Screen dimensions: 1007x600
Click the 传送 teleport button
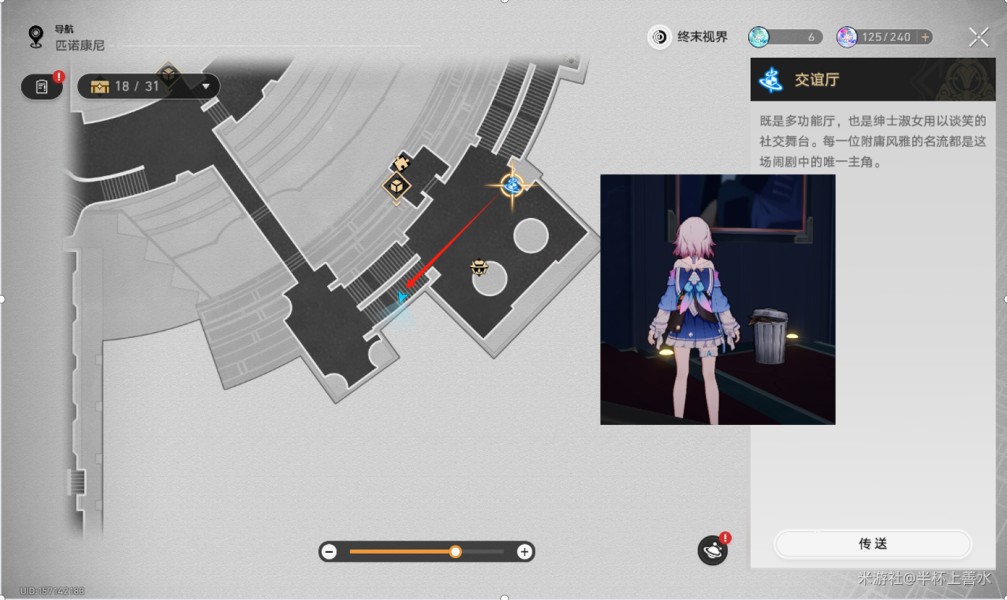click(x=872, y=544)
